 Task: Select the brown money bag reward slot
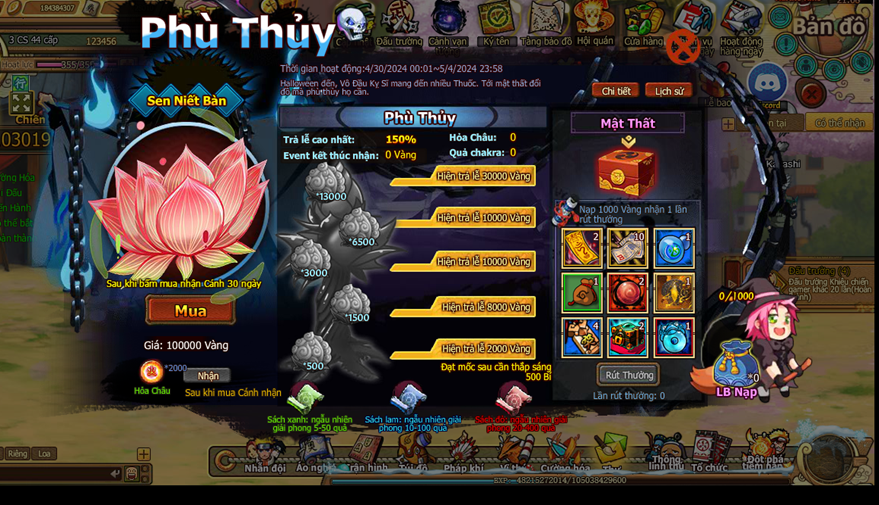[581, 293]
